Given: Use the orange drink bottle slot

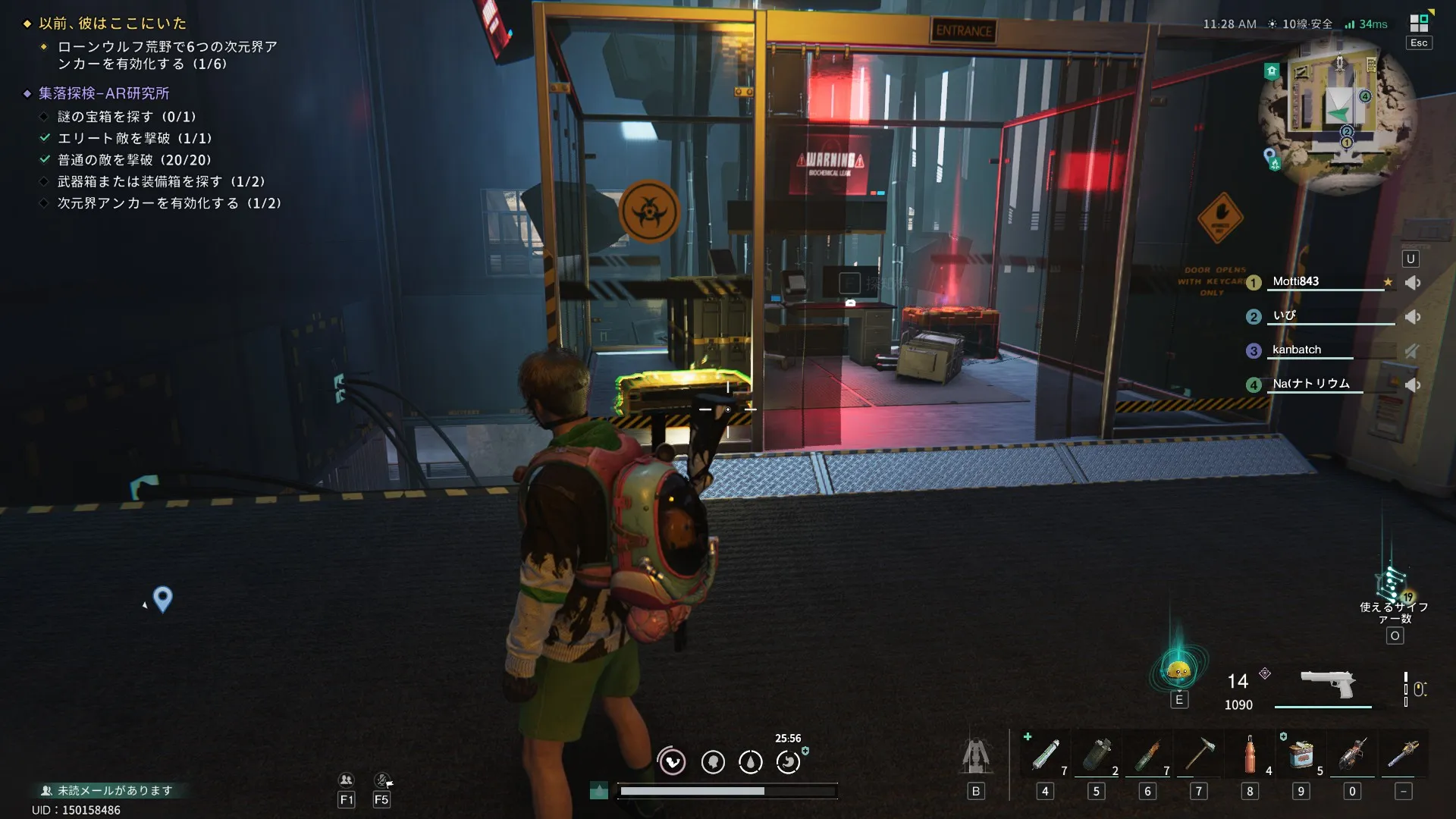Looking at the screenshot, I should (1250, 755).
